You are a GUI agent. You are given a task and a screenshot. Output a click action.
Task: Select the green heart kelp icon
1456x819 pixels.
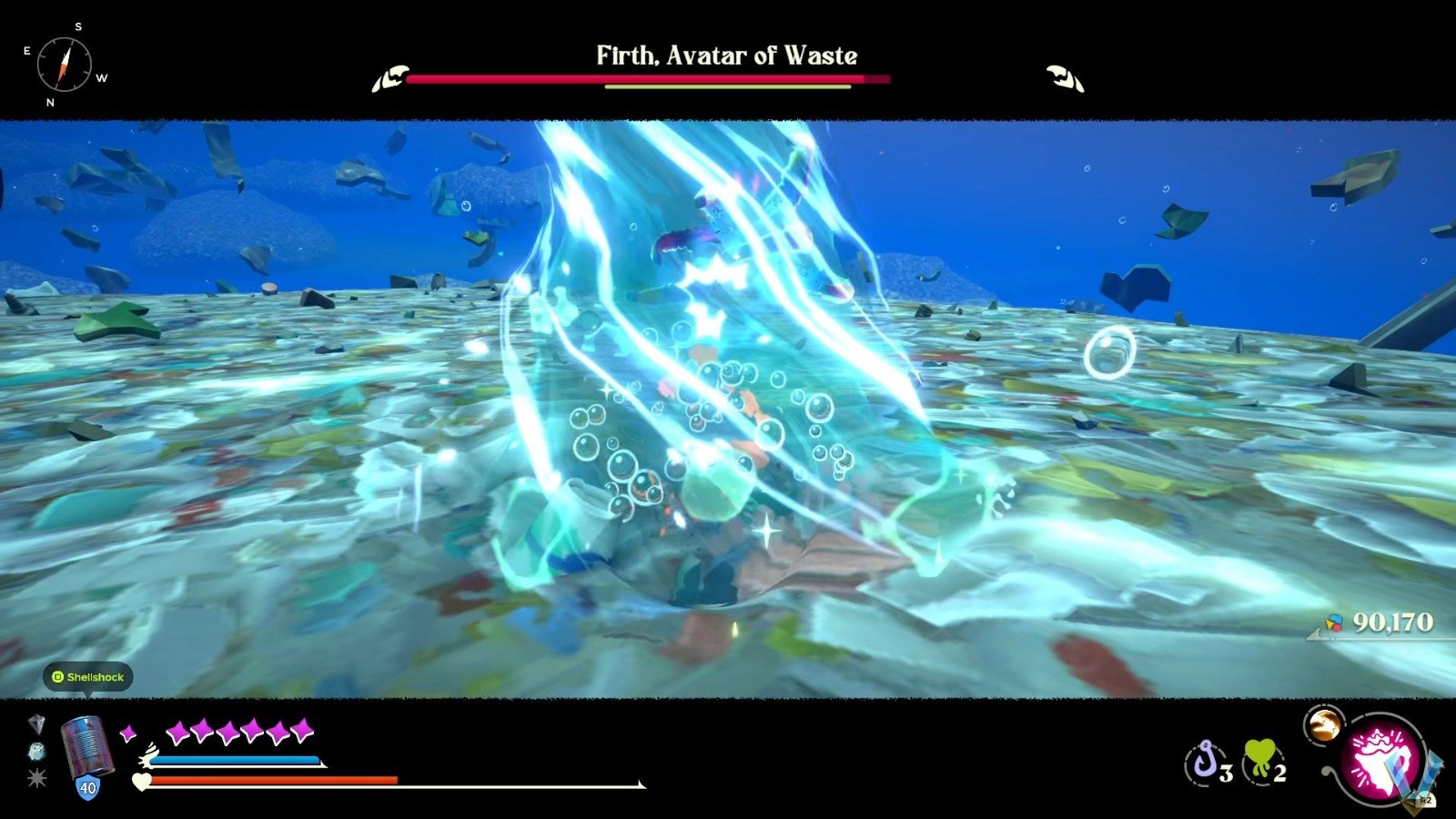[1260, 755]
